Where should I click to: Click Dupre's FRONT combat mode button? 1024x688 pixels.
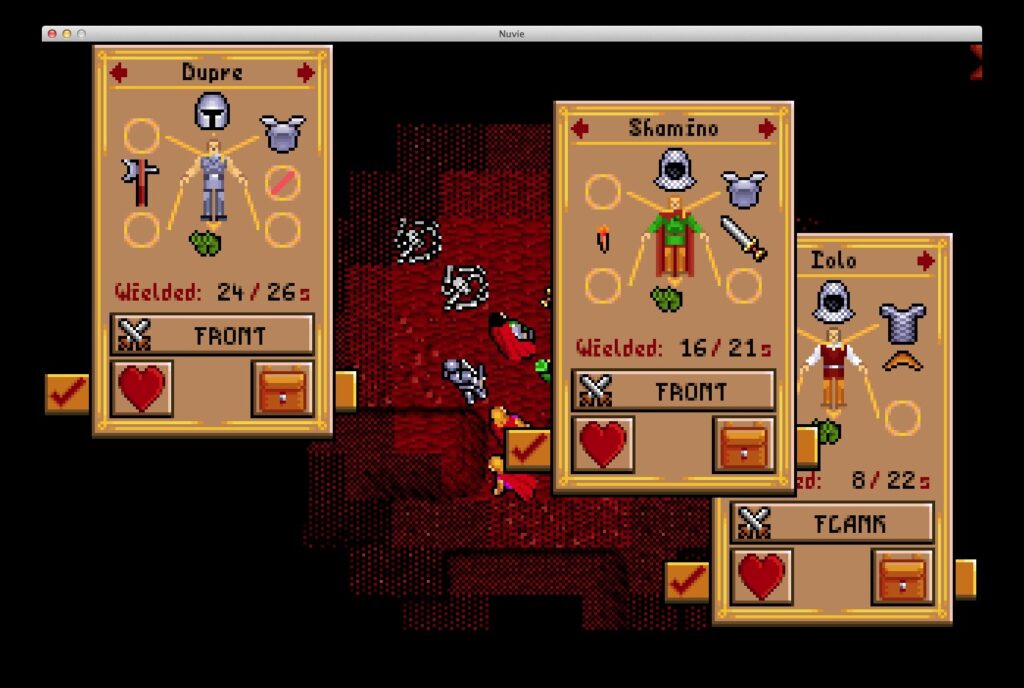point(212,335)
